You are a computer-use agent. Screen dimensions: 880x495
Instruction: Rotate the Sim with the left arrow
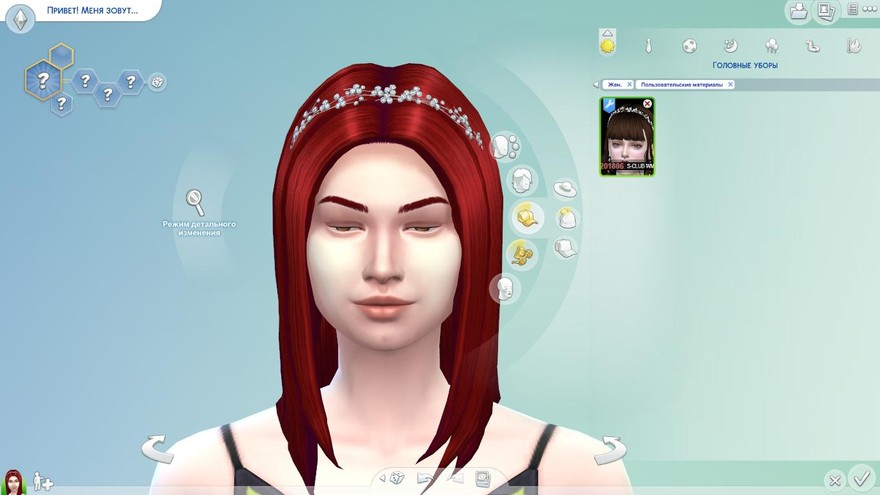pyautogui.click(x=157, y=449)
